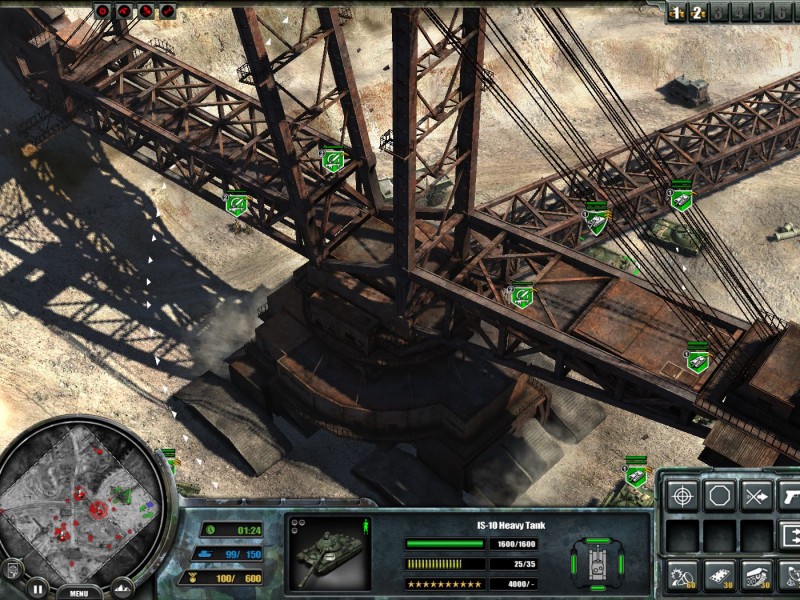Select the pistol fire-mode command
800x600 pixels.
pyautogui.click(x=790, y=494)
